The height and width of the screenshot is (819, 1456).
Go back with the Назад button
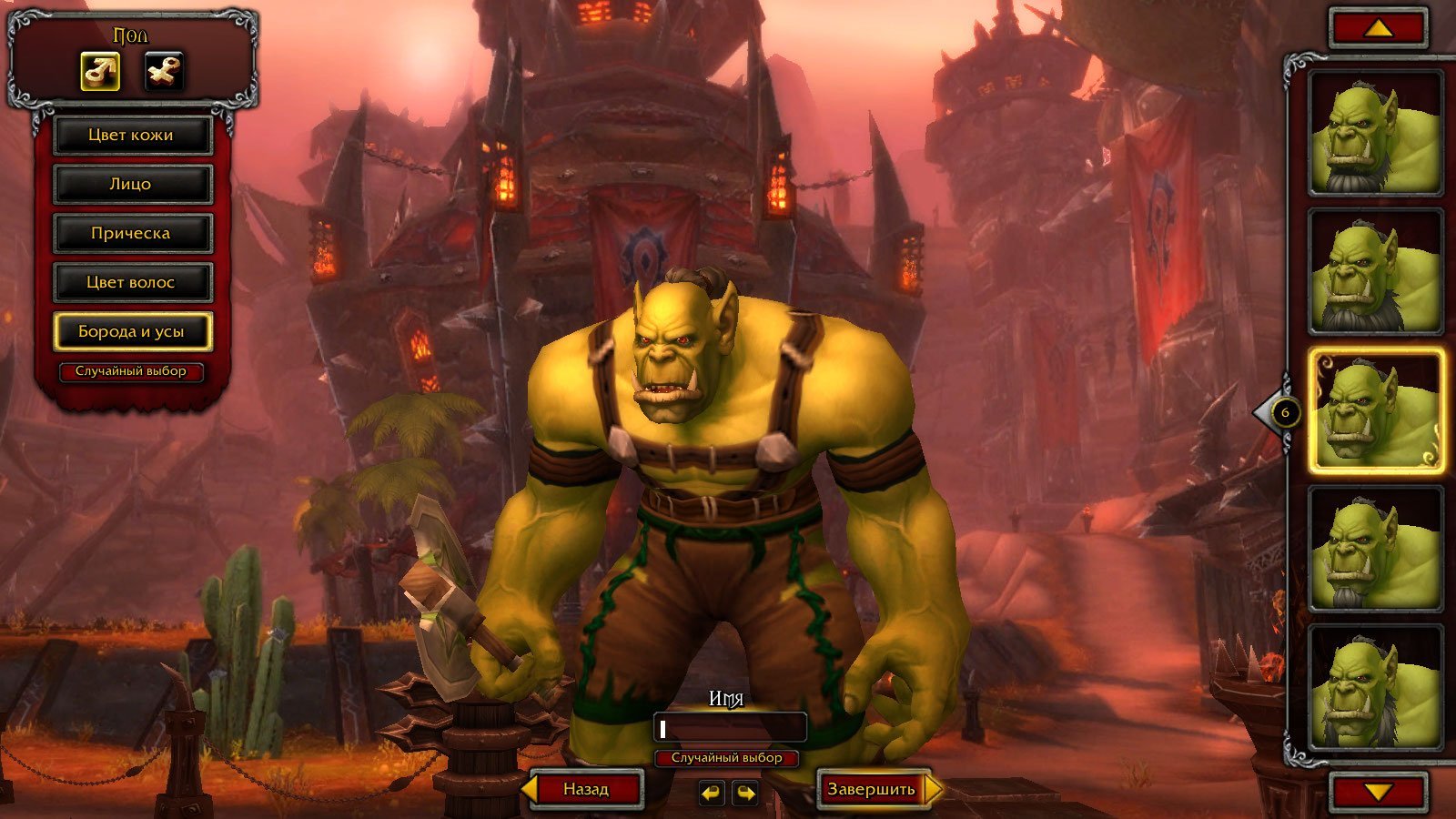(585, 789)
